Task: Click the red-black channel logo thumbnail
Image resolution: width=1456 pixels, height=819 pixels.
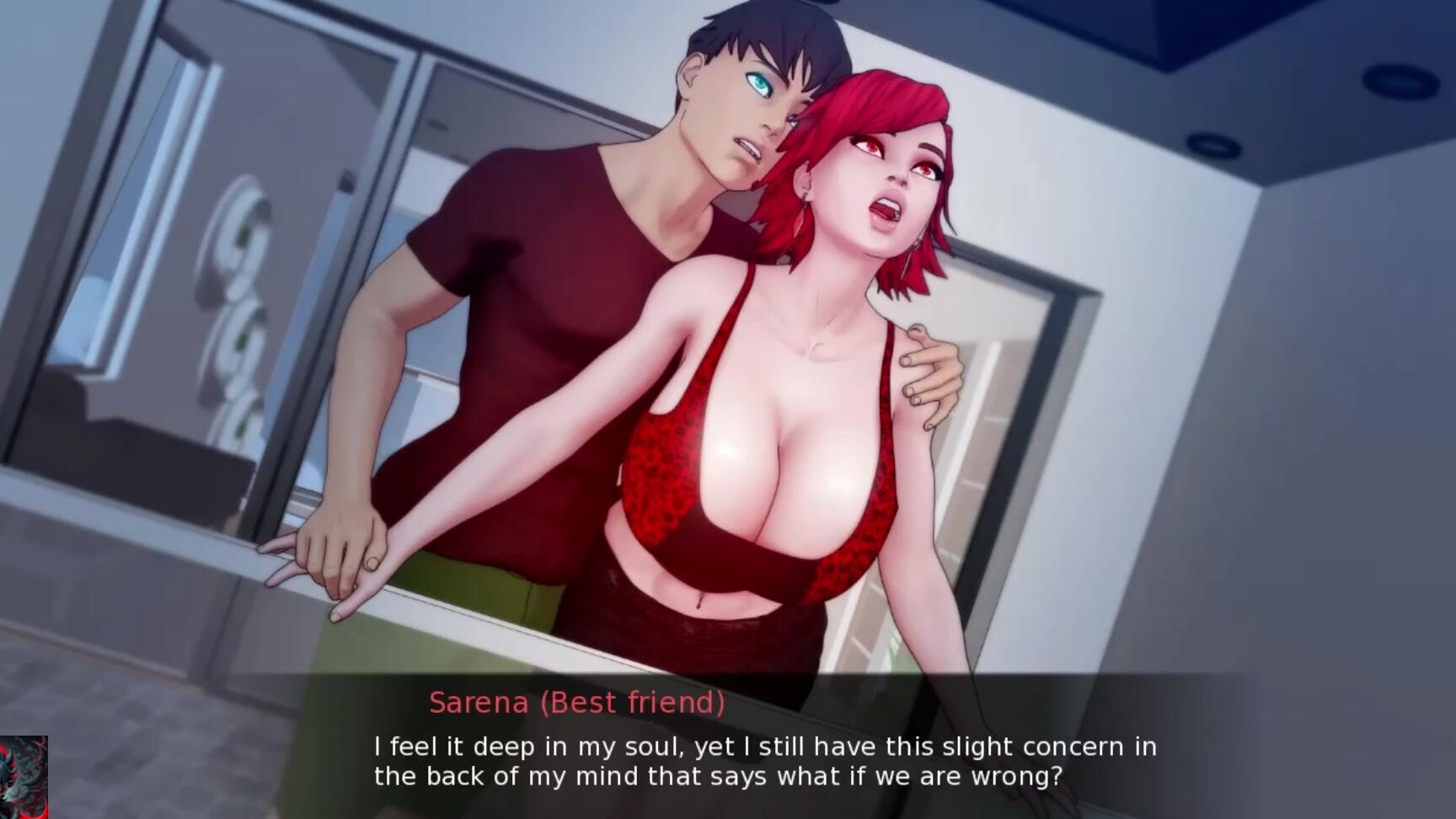Action: [24, 777]
